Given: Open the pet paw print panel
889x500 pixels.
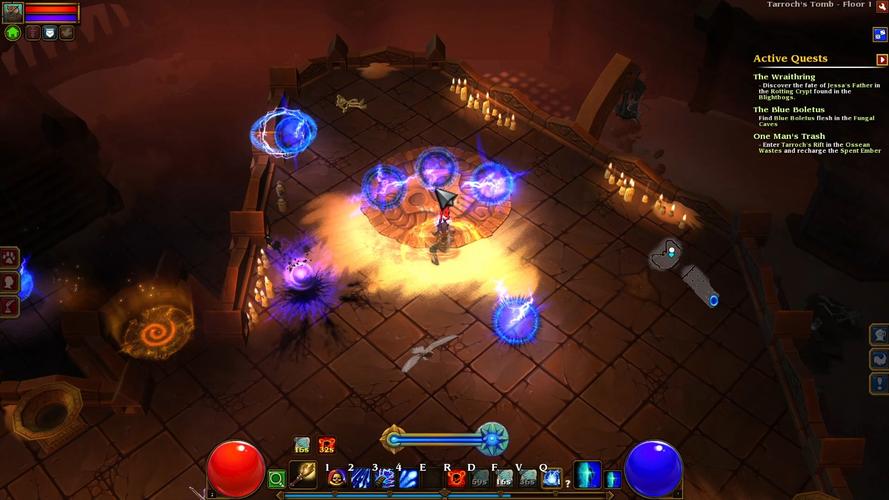Looking at the screenshot, I should (x=11, y=258).
